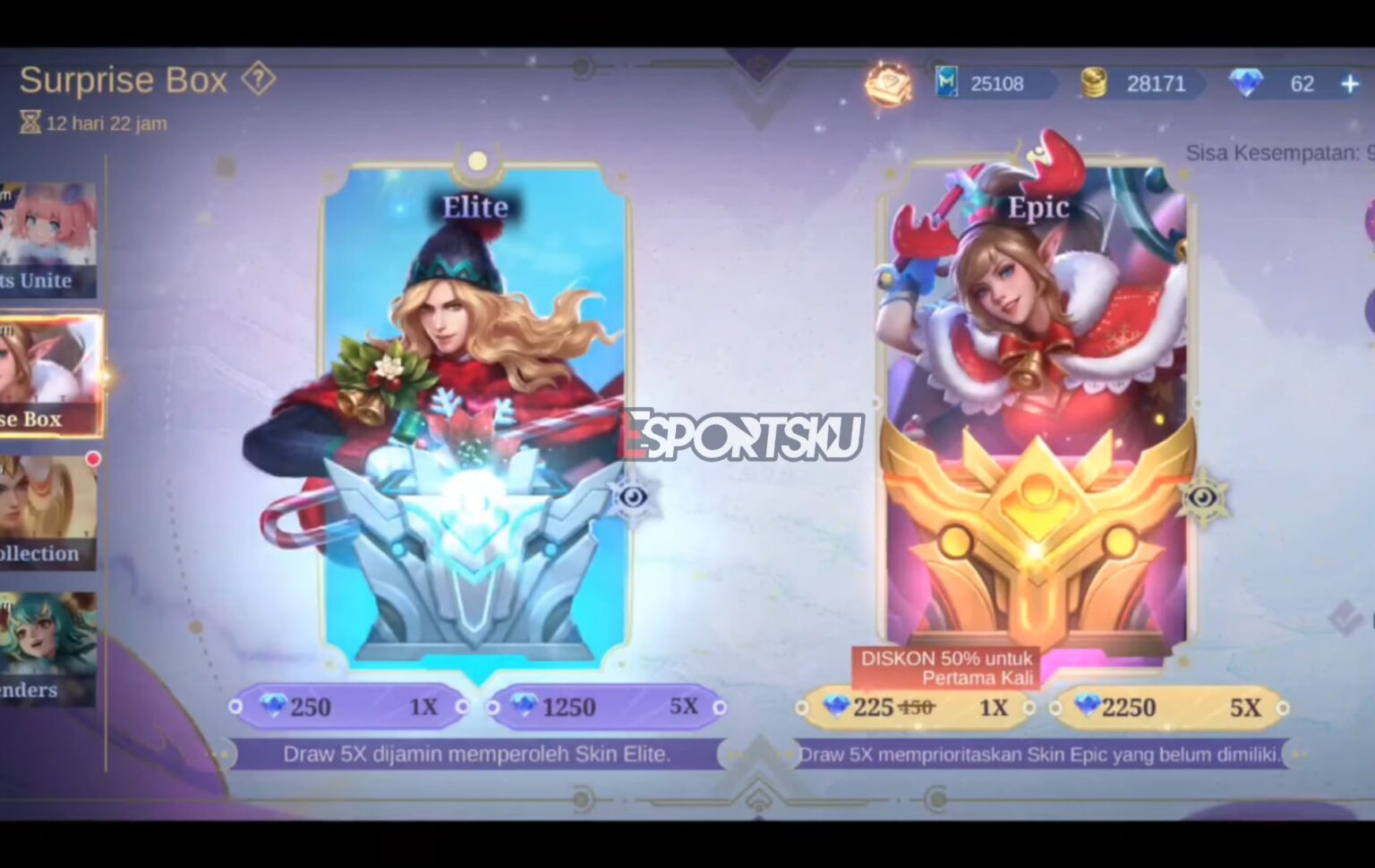The image size is (1375, 868).
Task: Open more options via the plus button
Action: coord(1349,83)
